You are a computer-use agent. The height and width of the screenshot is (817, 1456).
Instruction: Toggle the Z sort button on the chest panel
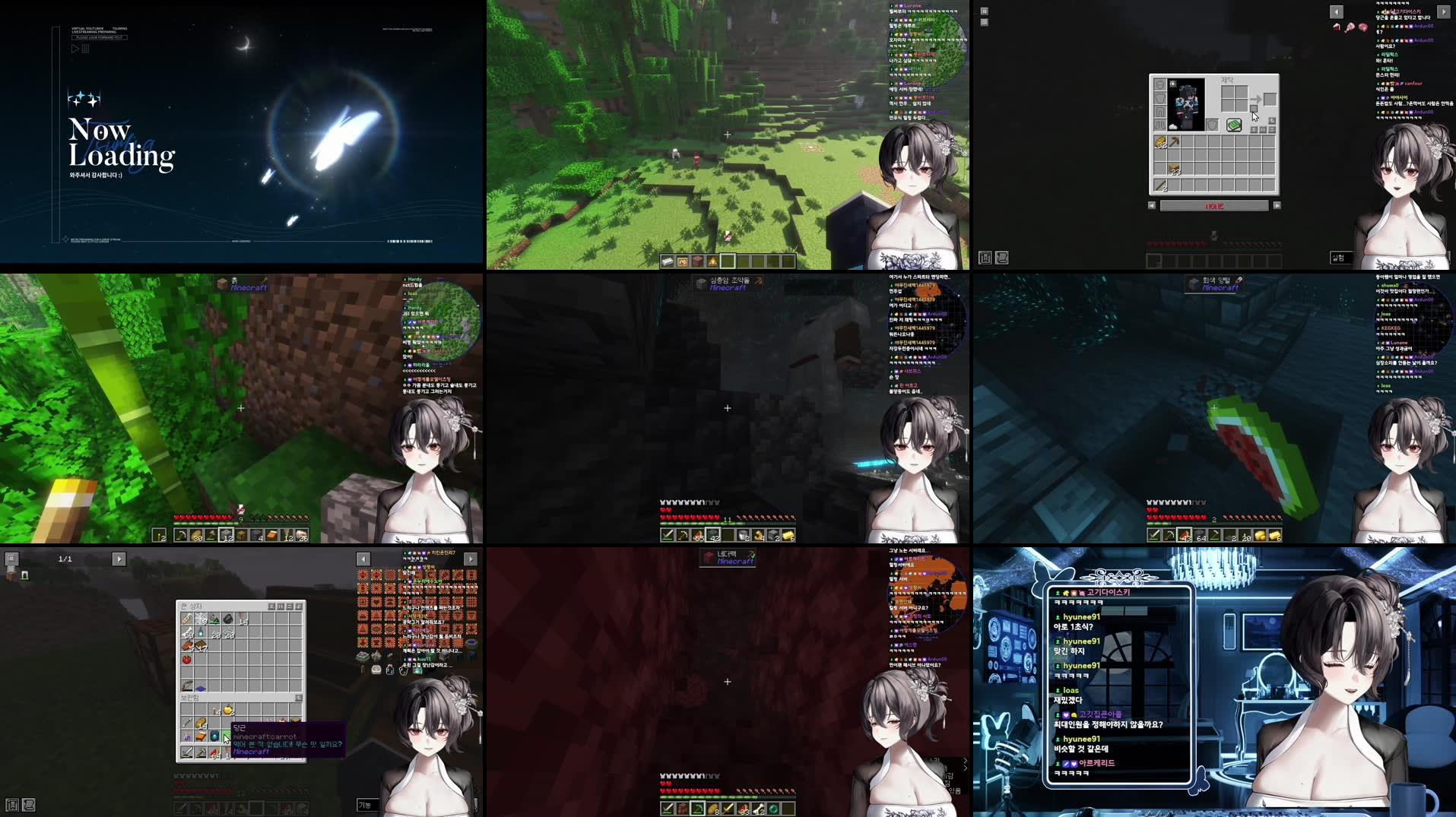(272, 606)
